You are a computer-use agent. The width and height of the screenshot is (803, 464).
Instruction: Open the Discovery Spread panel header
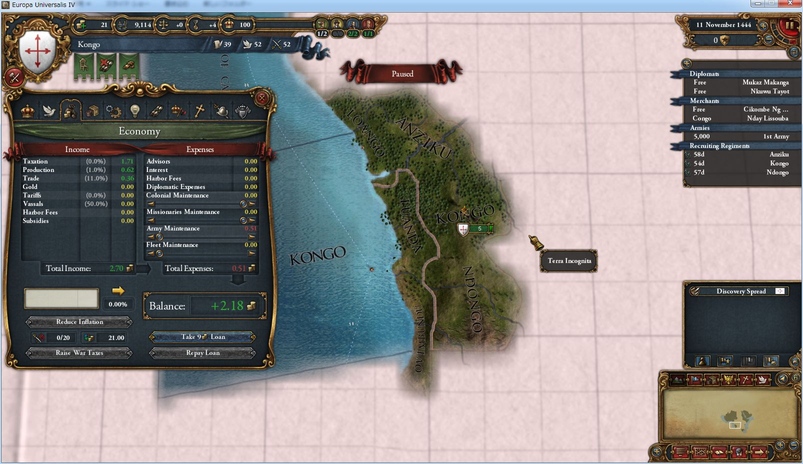(x=741, y=291)
